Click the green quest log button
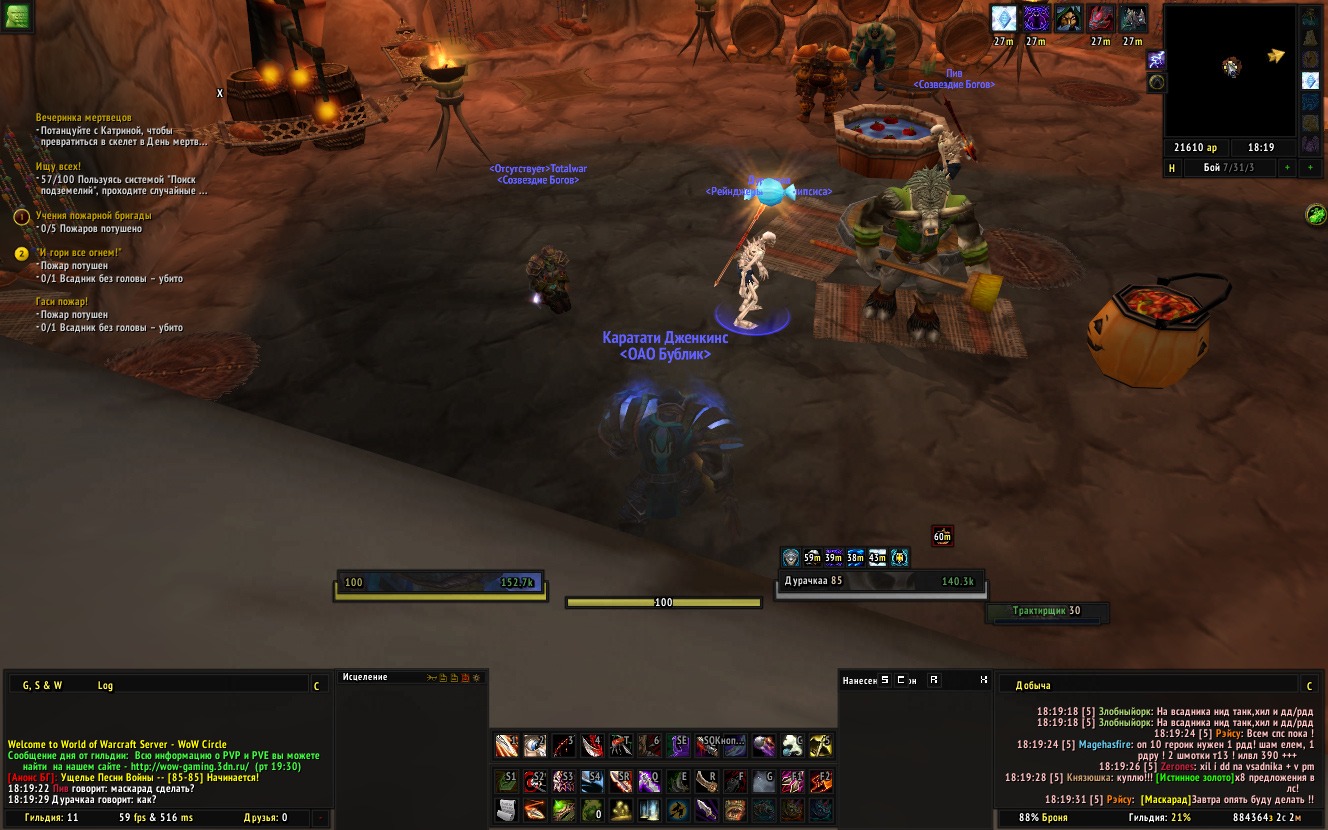 tap(18, 16)
